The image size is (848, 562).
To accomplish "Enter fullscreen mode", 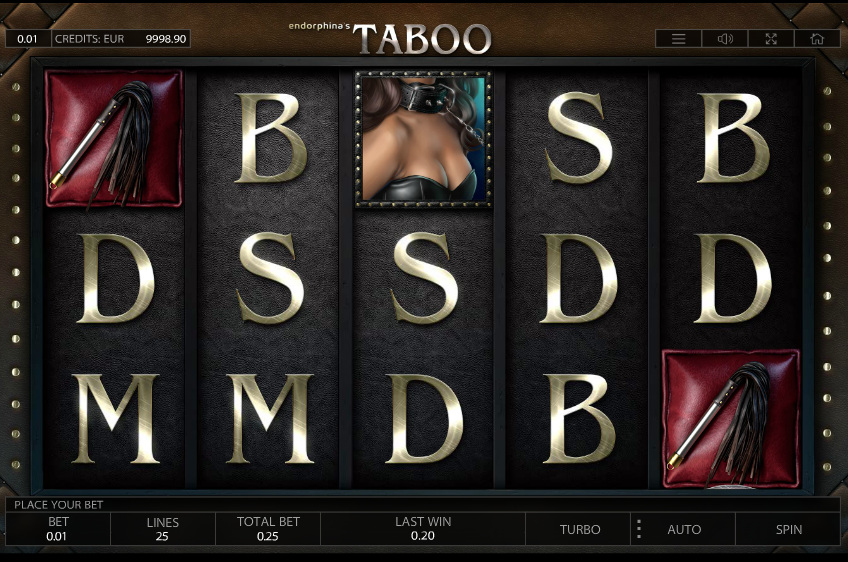I will 771,39.
